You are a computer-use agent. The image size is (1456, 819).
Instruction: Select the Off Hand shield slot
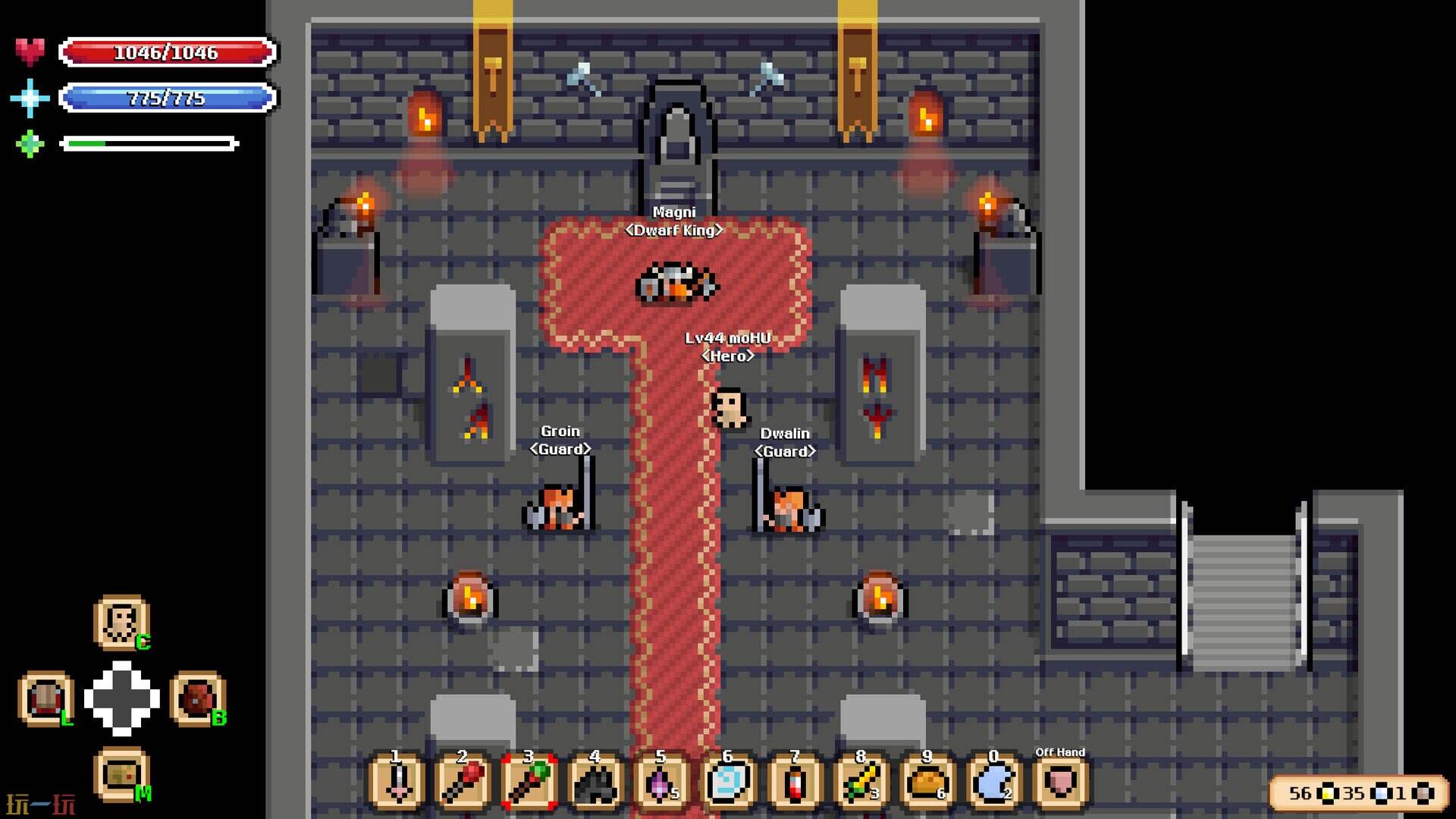[1060, 782]
